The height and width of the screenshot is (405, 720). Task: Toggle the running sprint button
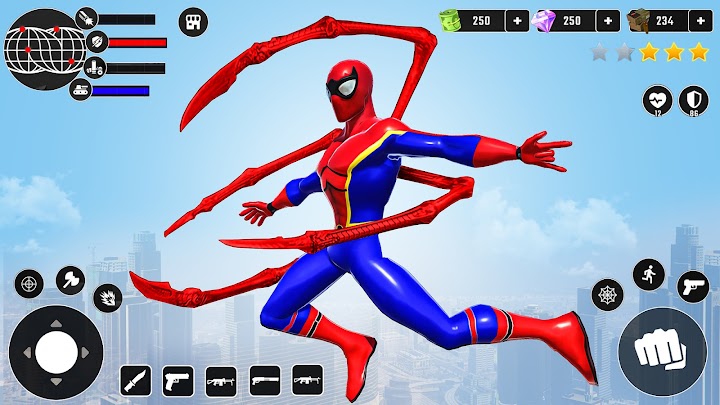coord(650,275)
